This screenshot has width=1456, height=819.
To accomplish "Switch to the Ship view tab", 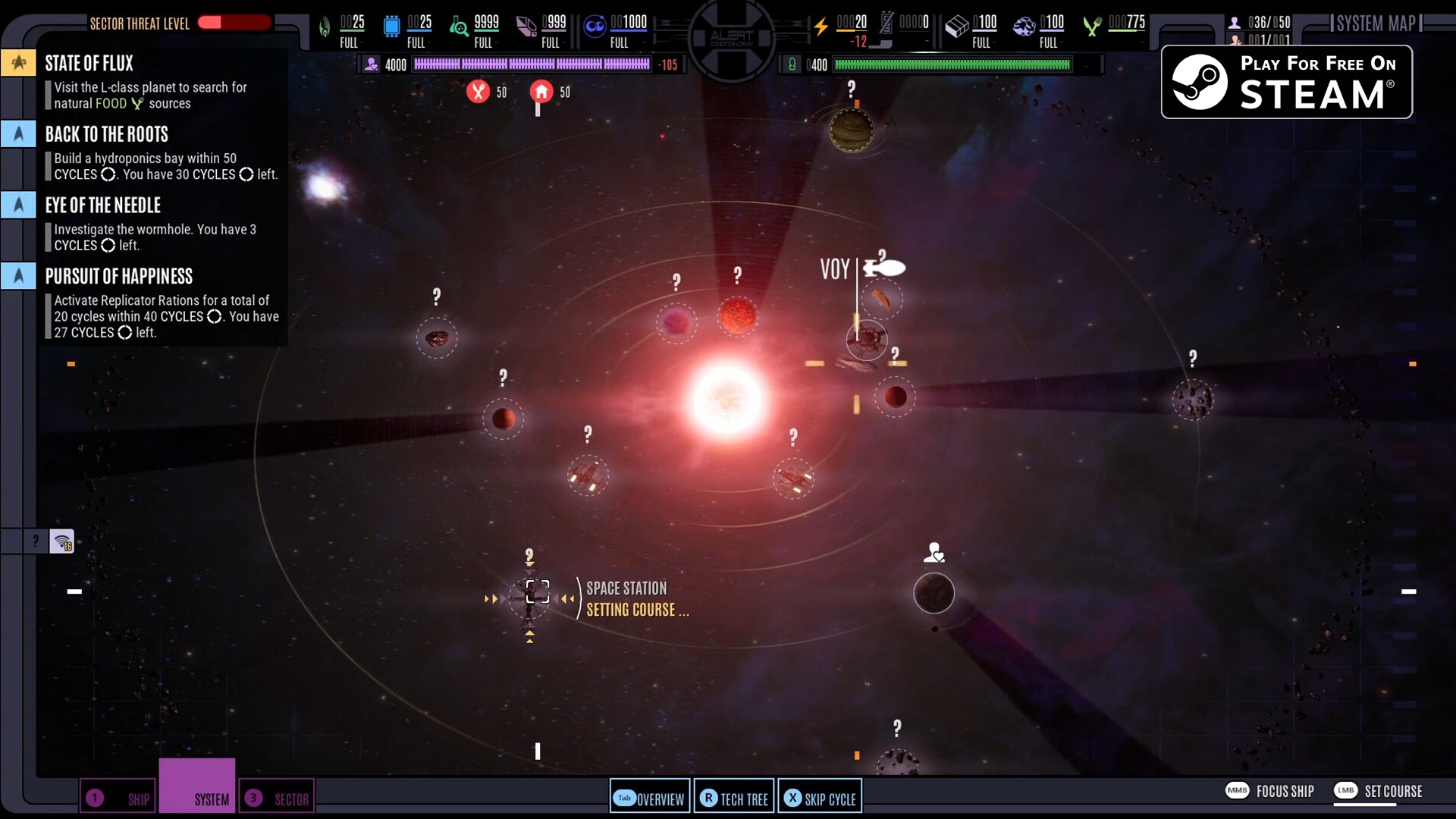I will point(118,799).
